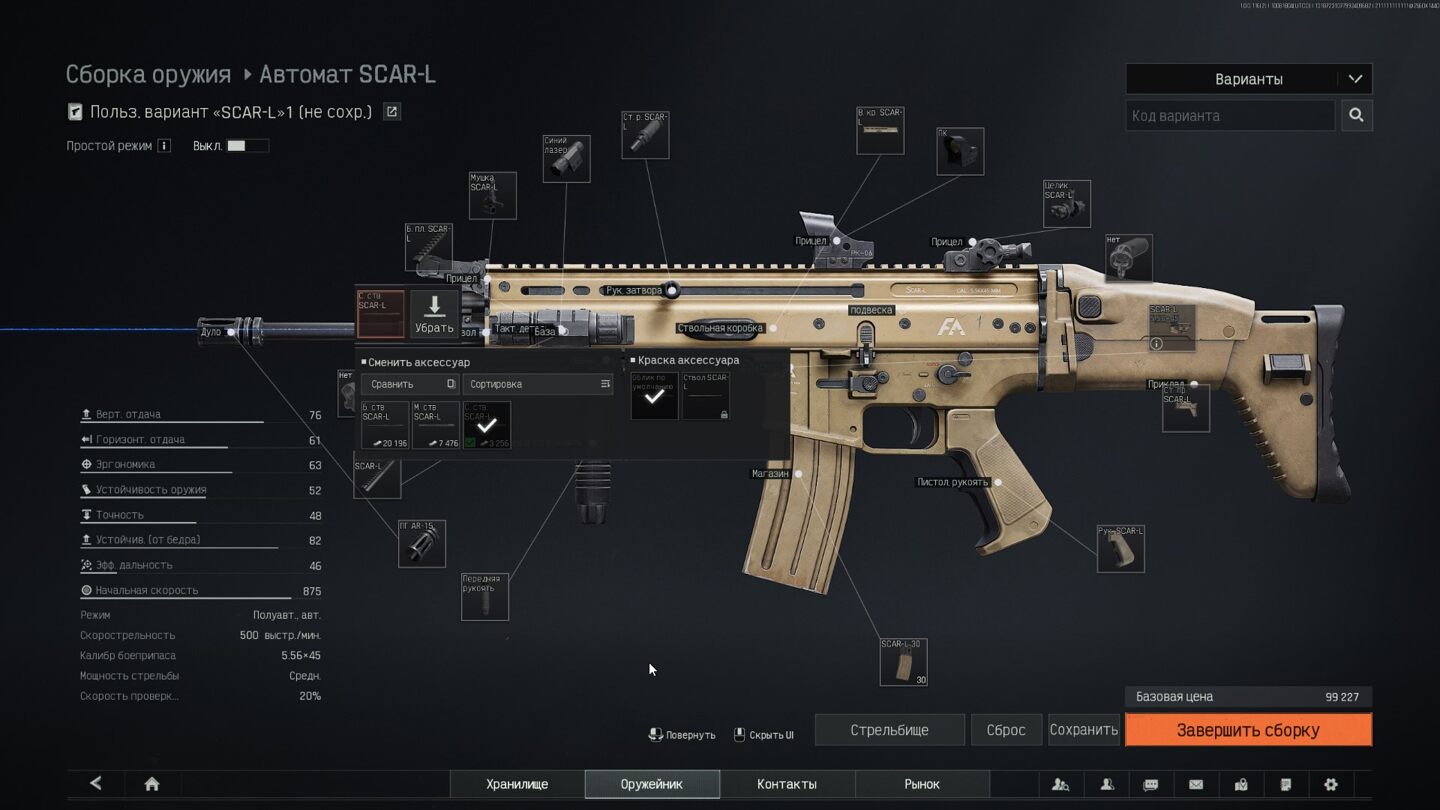Click the Код варианта input field
The image size is (1440, 810).
pyautogui.click(x=1230, y=115)
